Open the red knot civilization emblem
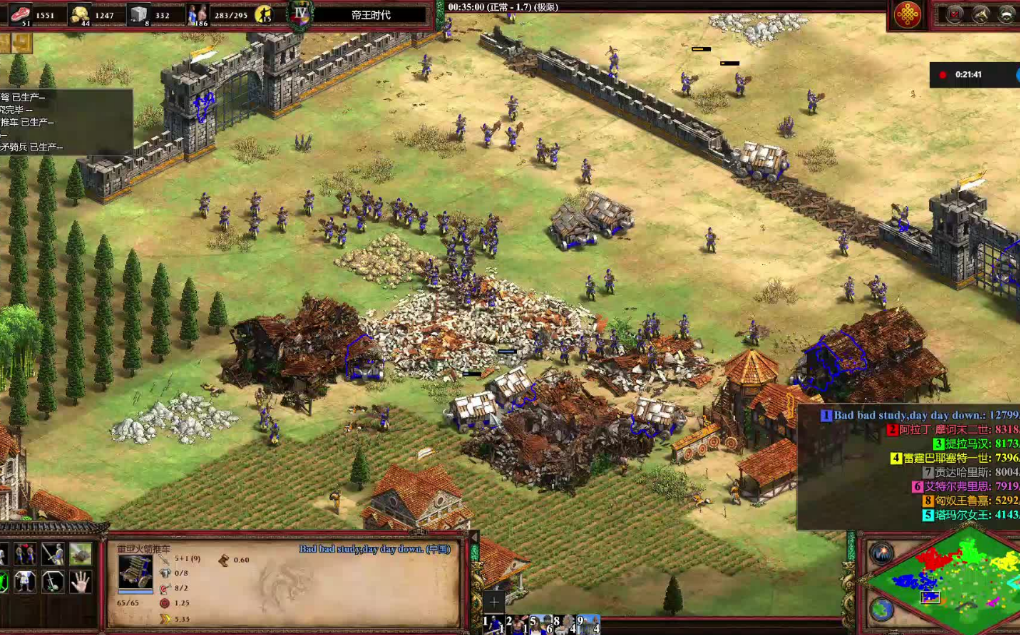This screenshot has width=1020, height=635. (x=907, y=14)
